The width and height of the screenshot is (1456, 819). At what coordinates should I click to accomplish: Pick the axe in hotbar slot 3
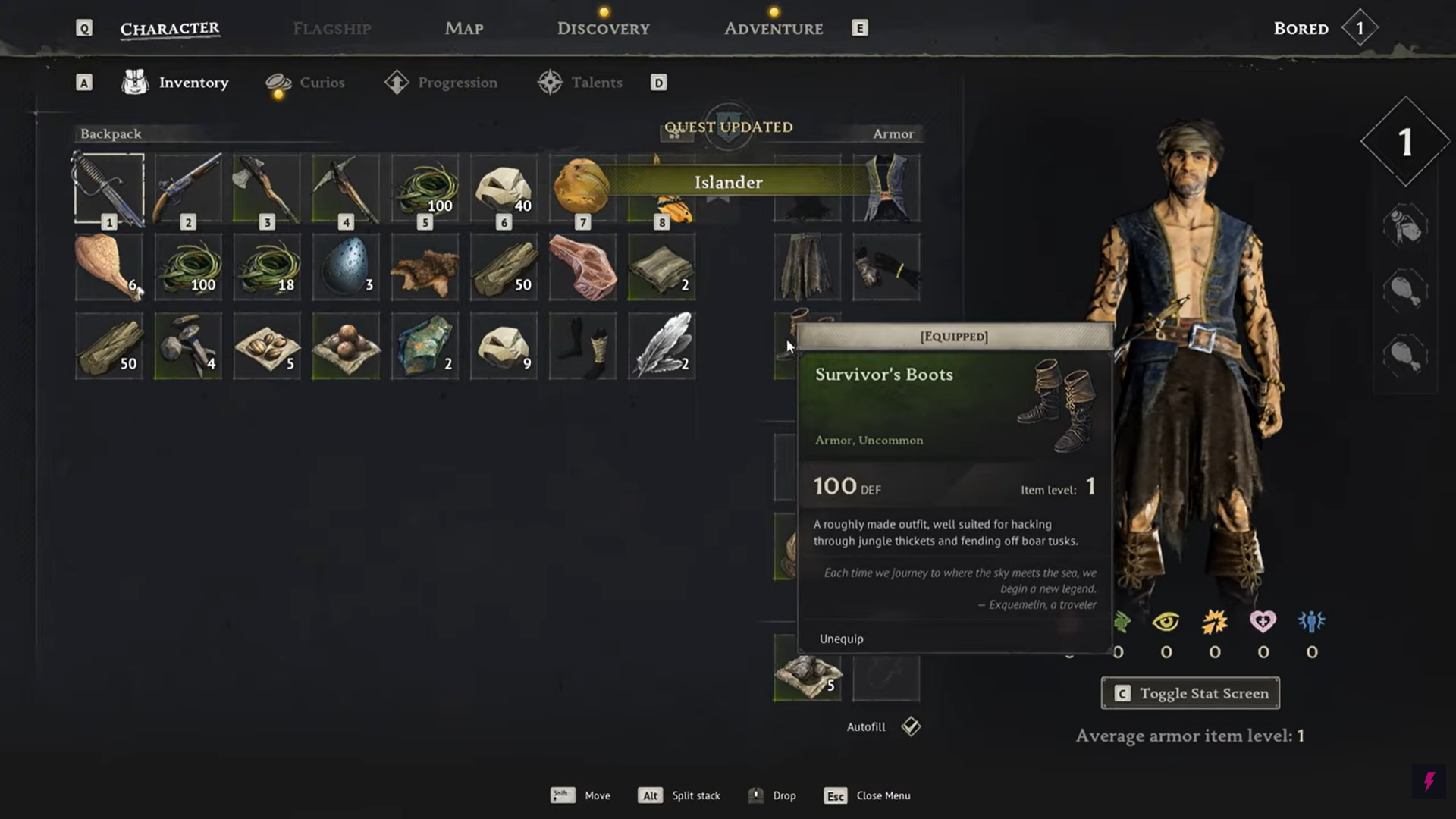(267, 189)
